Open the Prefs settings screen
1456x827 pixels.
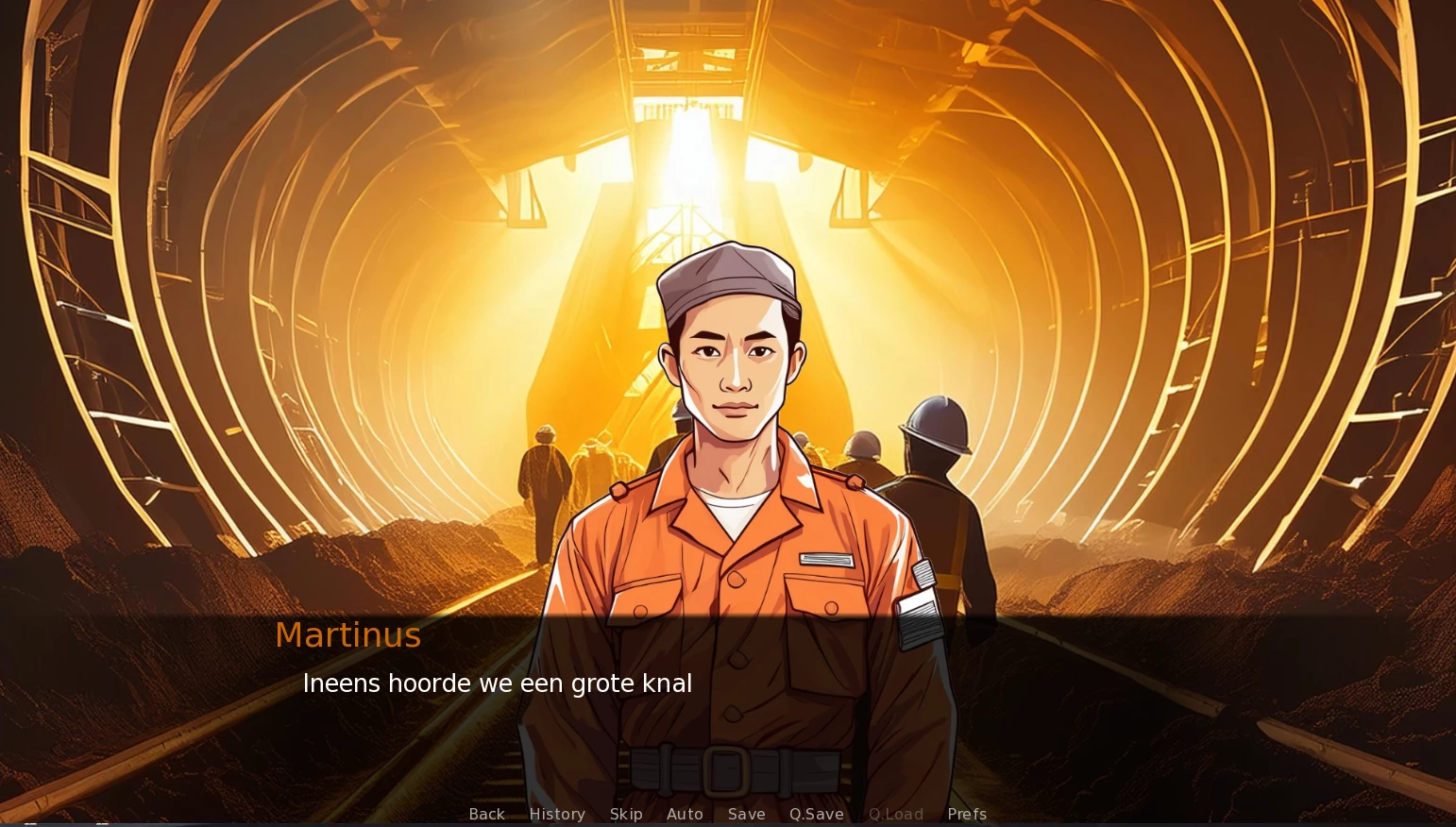[967, 814]
